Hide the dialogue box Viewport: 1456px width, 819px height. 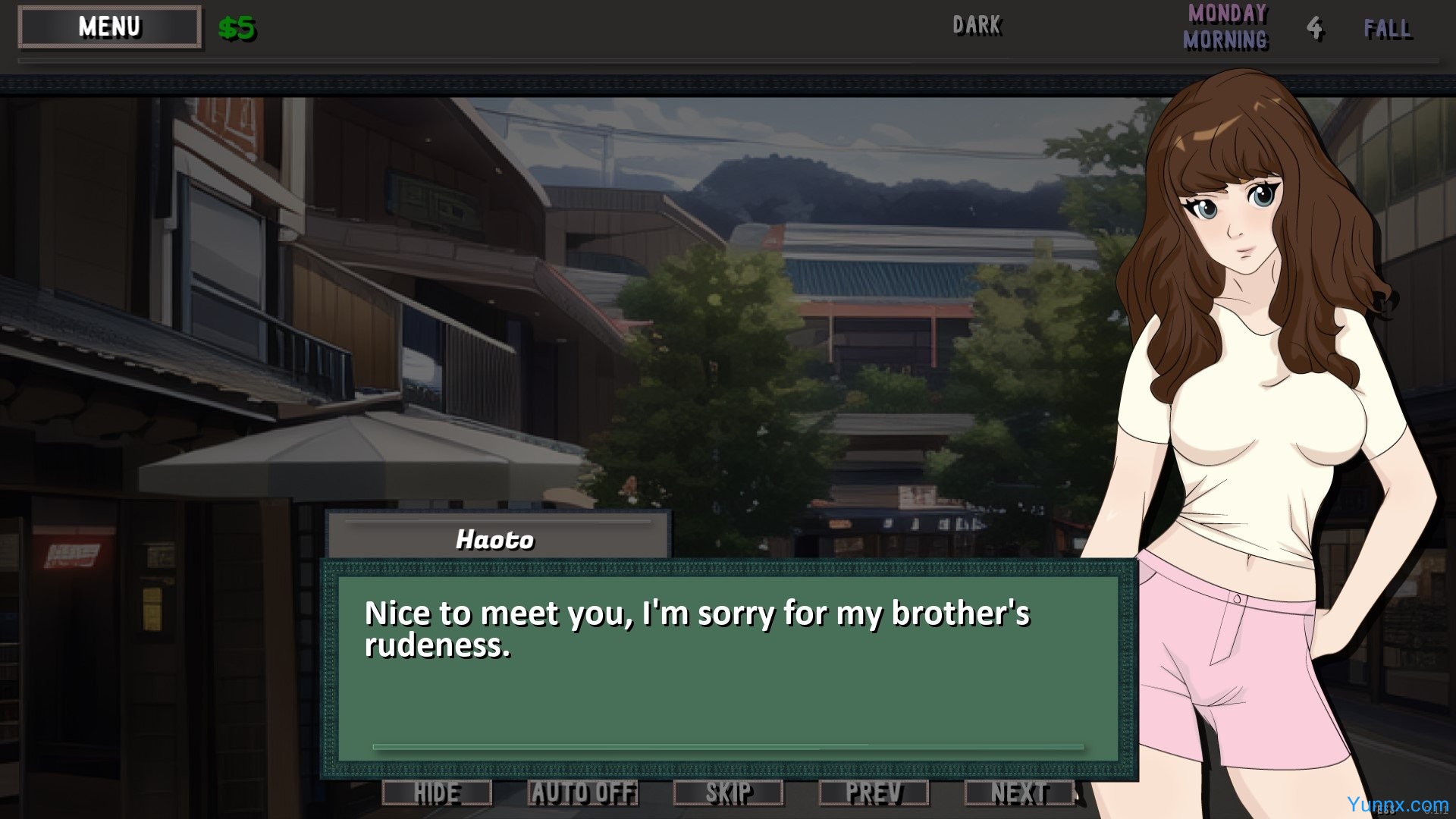point(437,793)
